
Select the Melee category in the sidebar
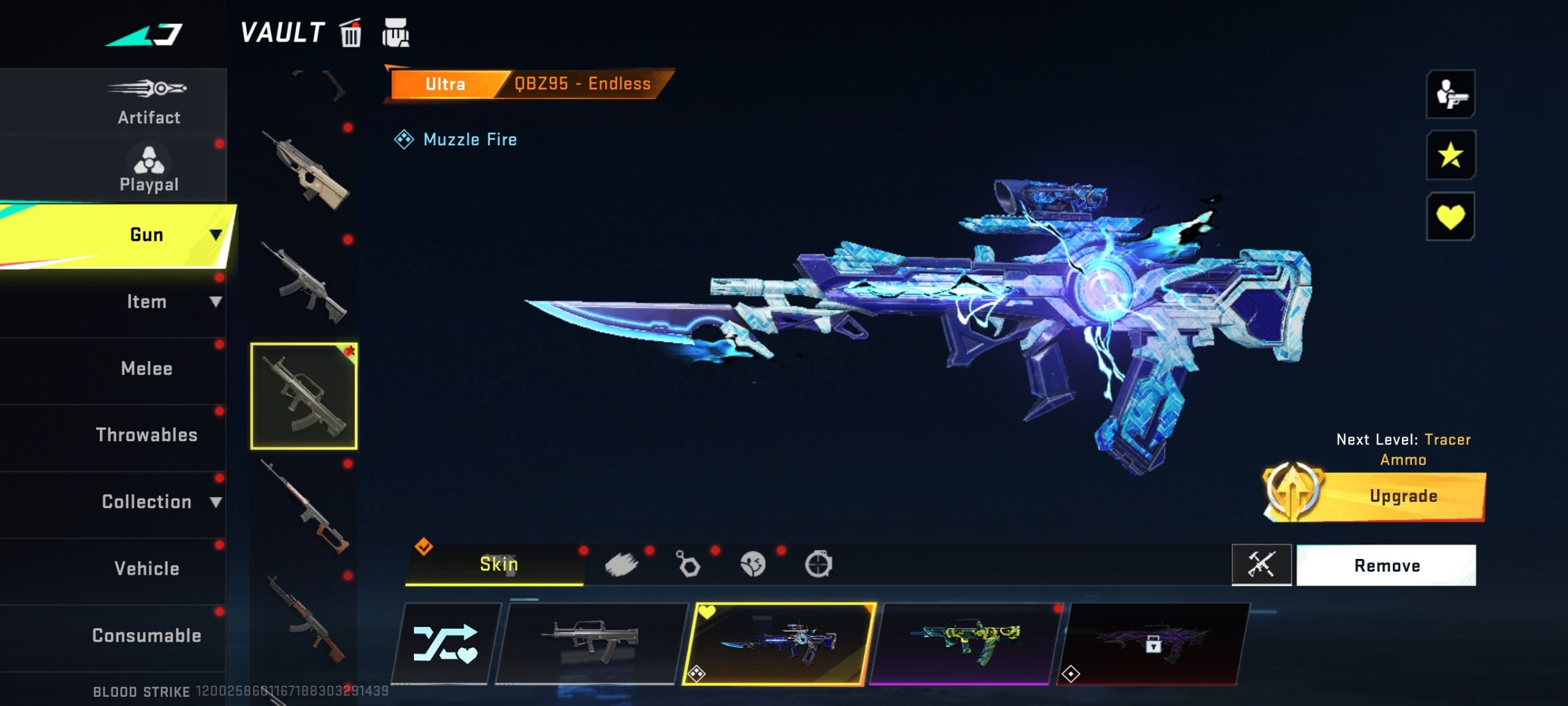pos(146,368)
